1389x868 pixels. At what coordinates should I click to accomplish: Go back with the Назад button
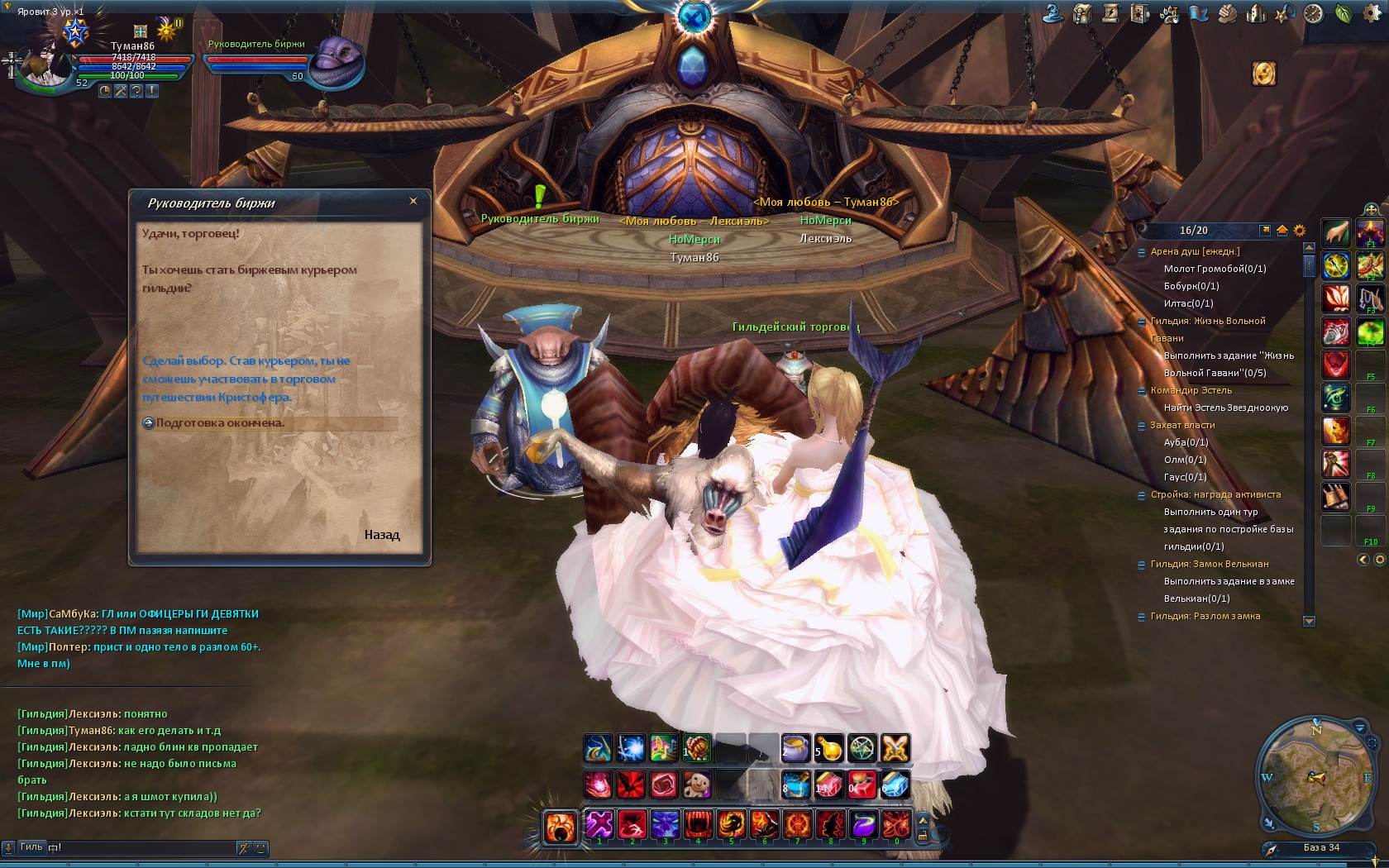click(382, 535)
